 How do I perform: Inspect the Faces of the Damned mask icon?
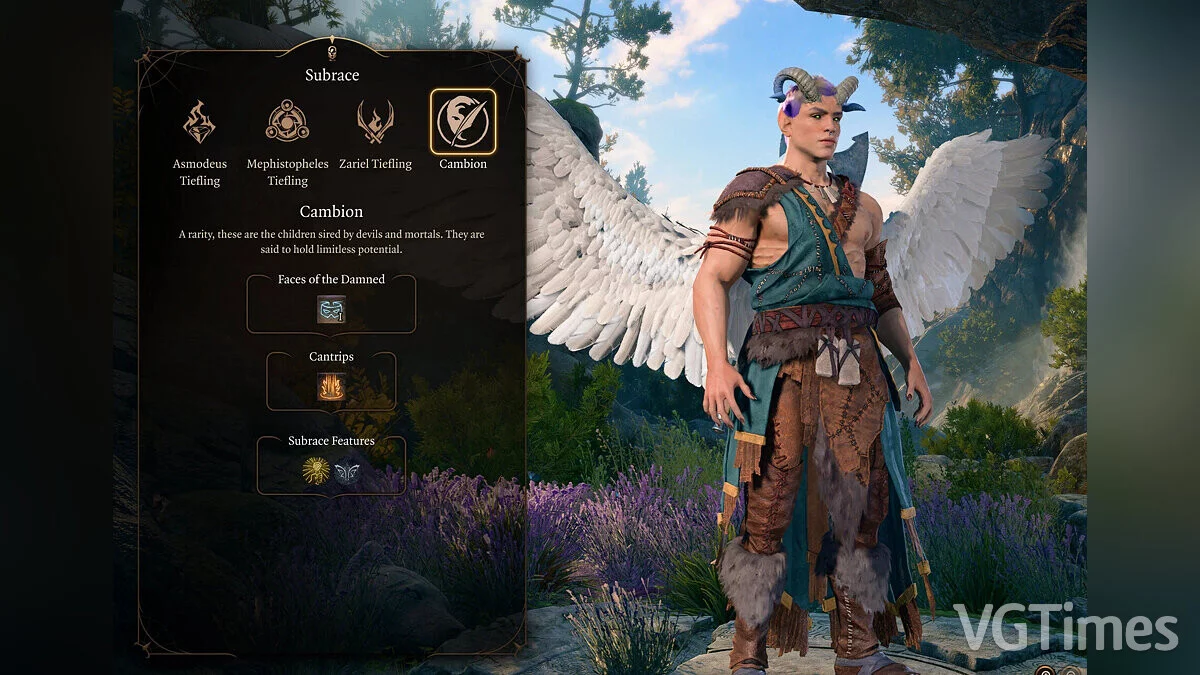331,309
